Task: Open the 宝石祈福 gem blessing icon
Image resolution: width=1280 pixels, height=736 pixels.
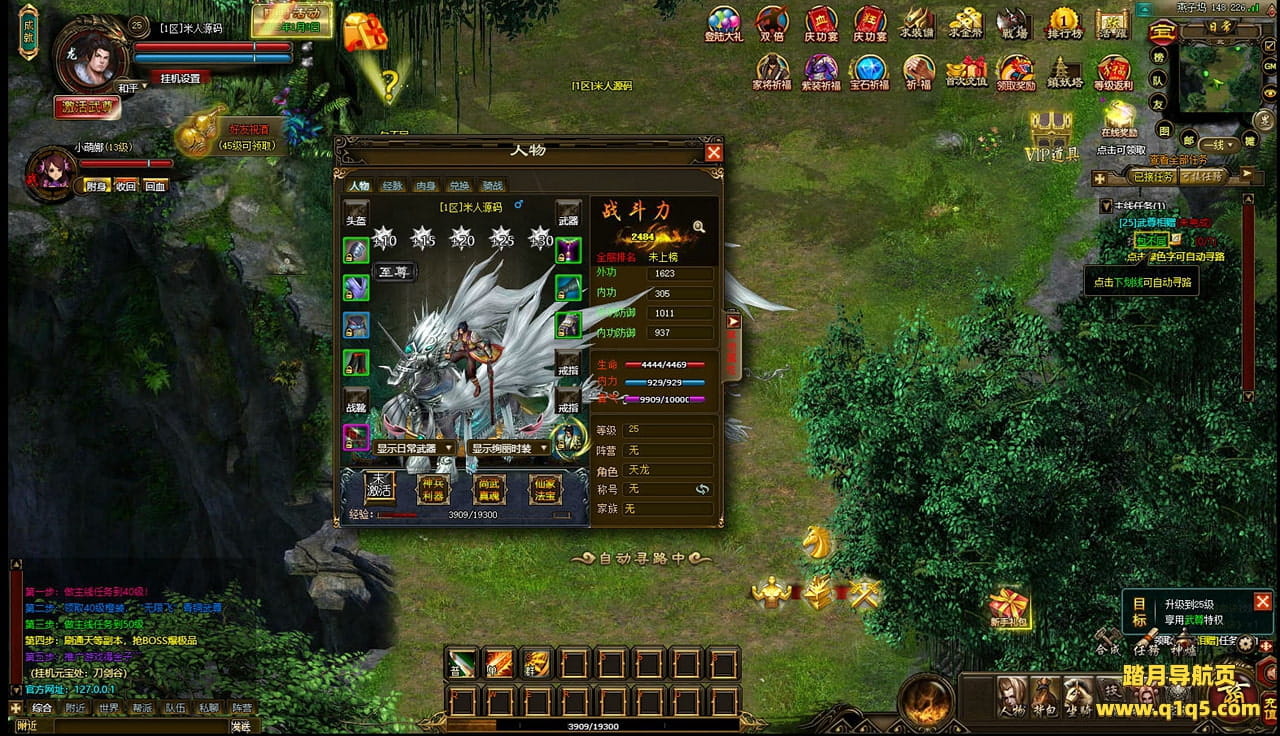Action: 869,72
